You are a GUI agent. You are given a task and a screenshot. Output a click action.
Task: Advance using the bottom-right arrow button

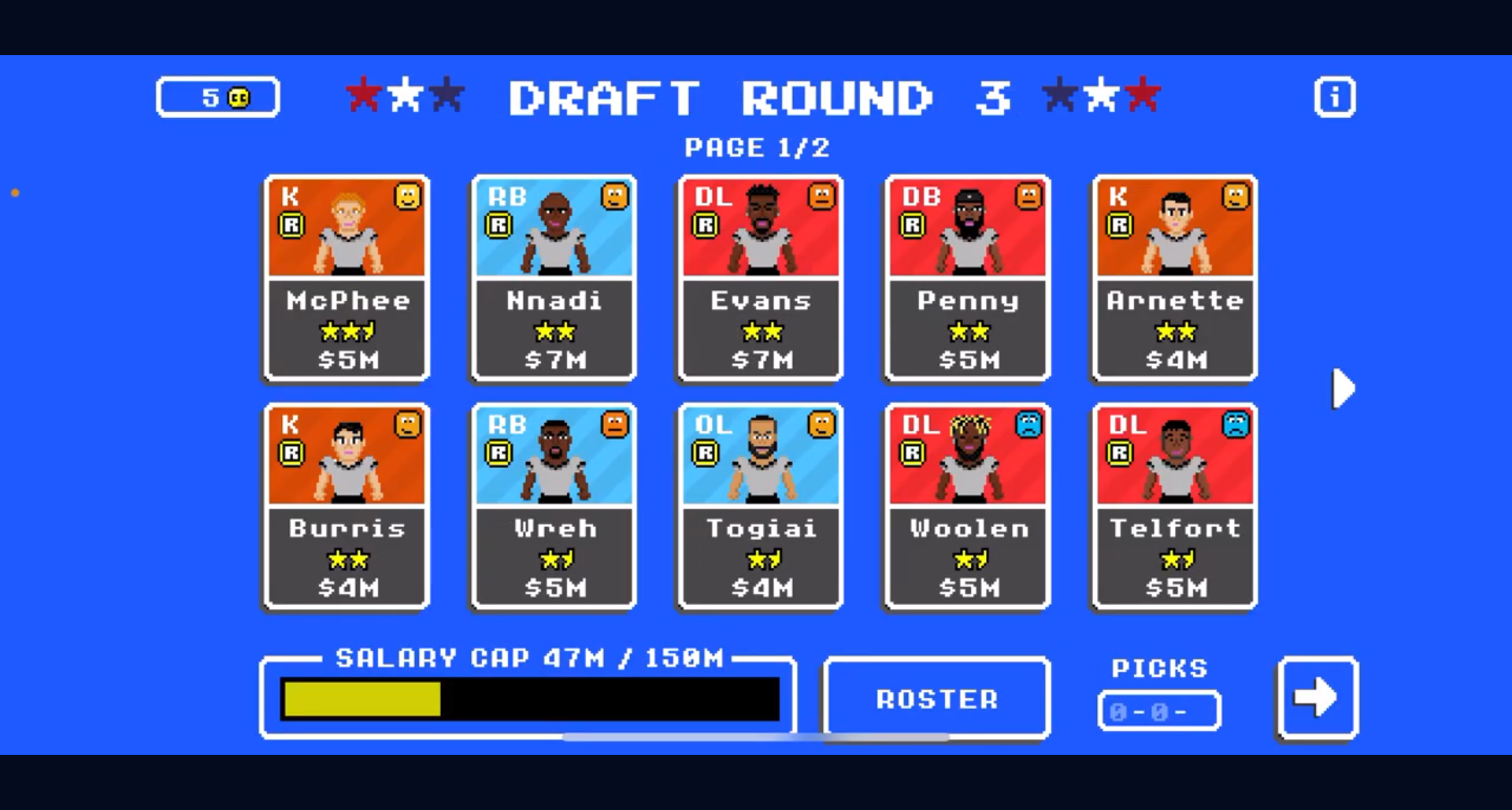(1317, 696)
